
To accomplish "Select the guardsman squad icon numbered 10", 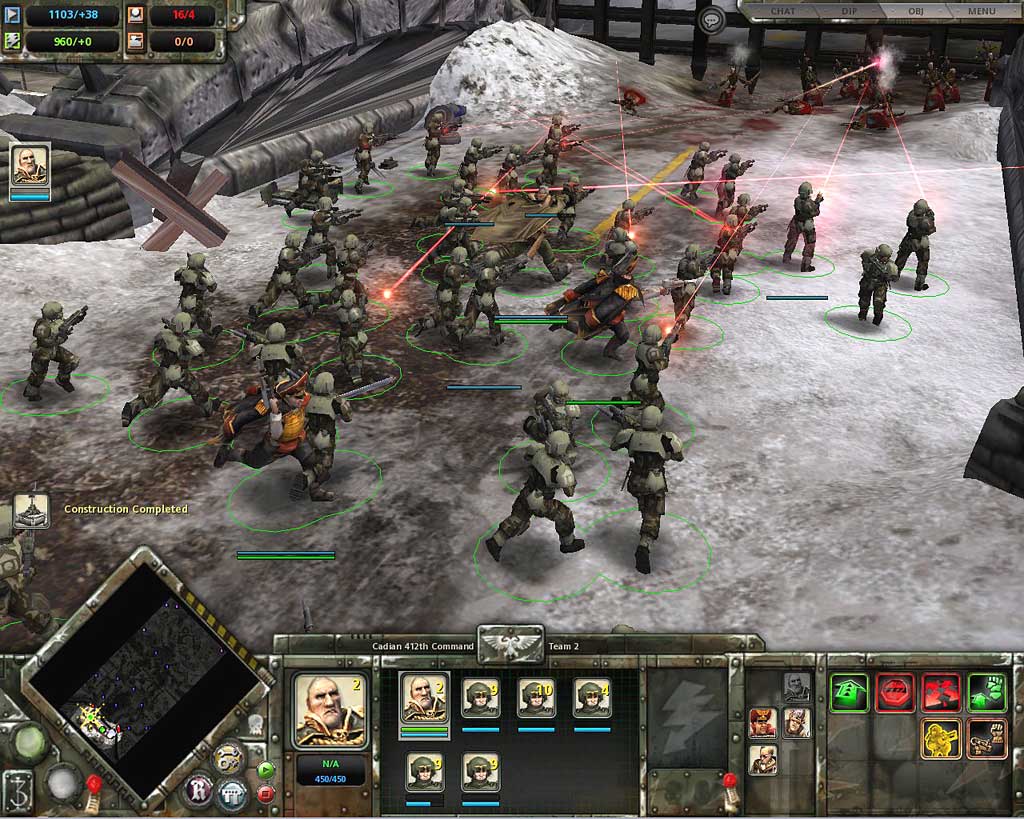I will (x=536, y=697).
